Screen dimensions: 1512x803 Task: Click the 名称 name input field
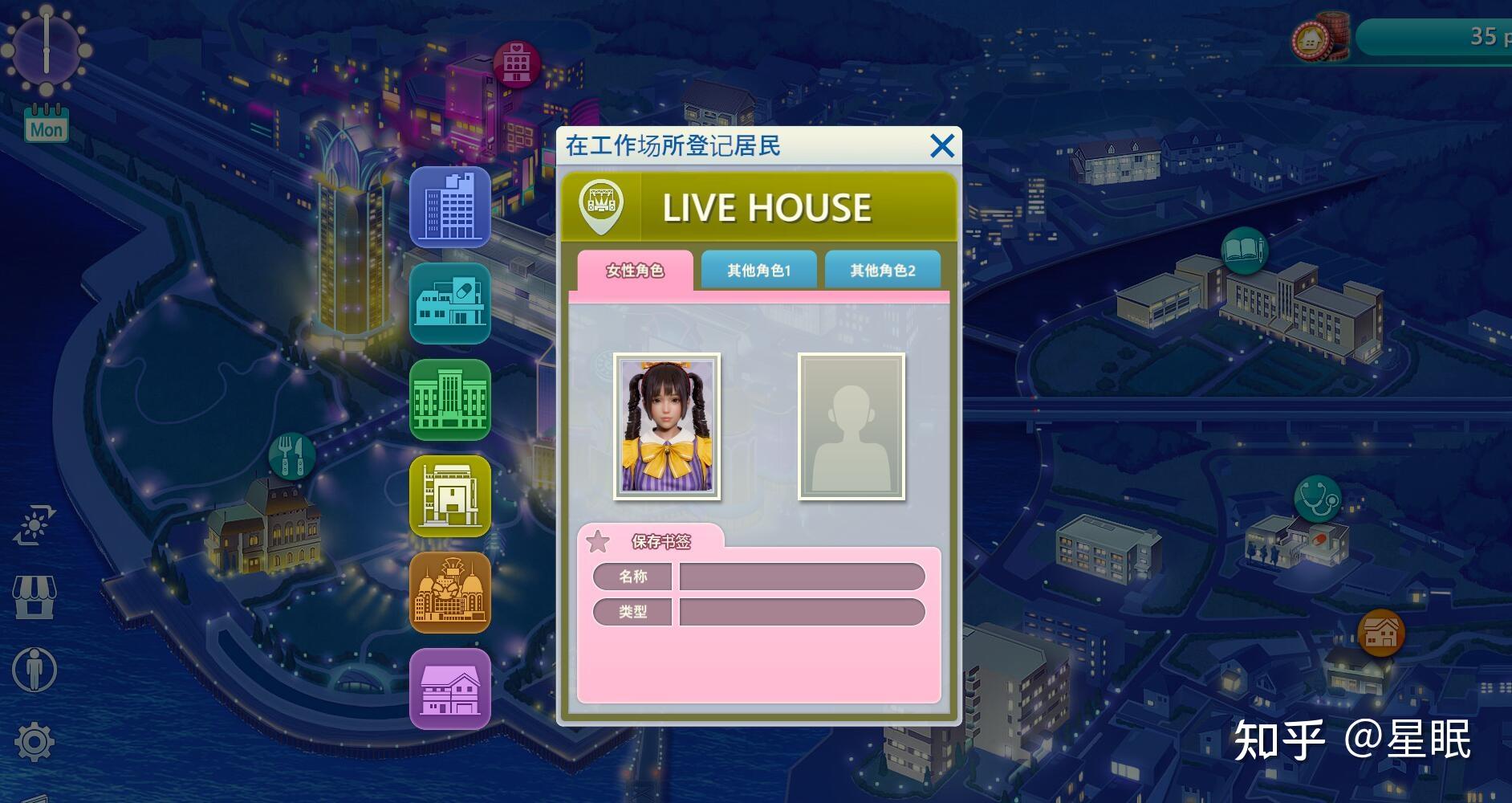[x=800, y=577]
